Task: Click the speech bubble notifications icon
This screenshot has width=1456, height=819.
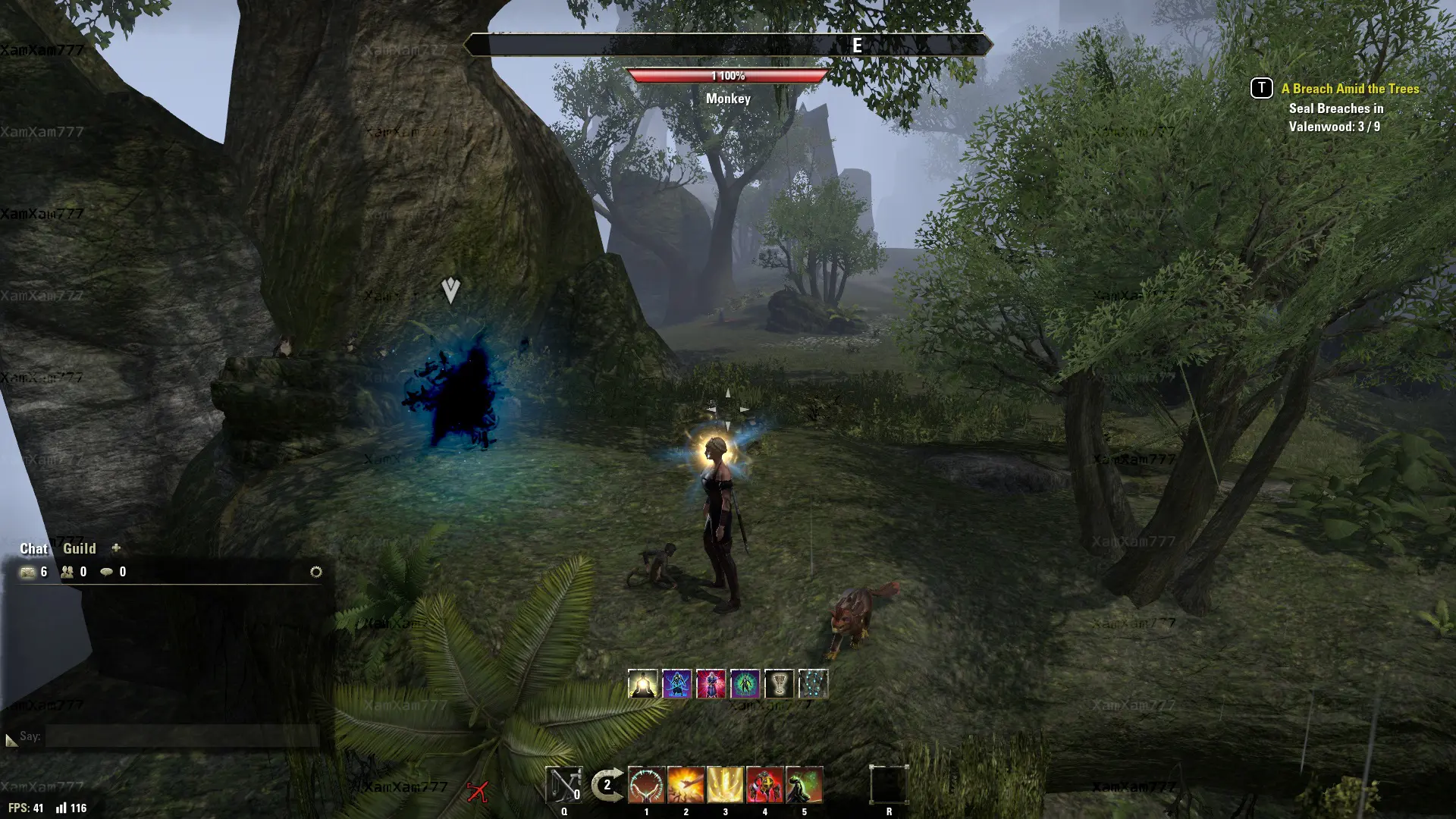Action: (x=107, y=572)
